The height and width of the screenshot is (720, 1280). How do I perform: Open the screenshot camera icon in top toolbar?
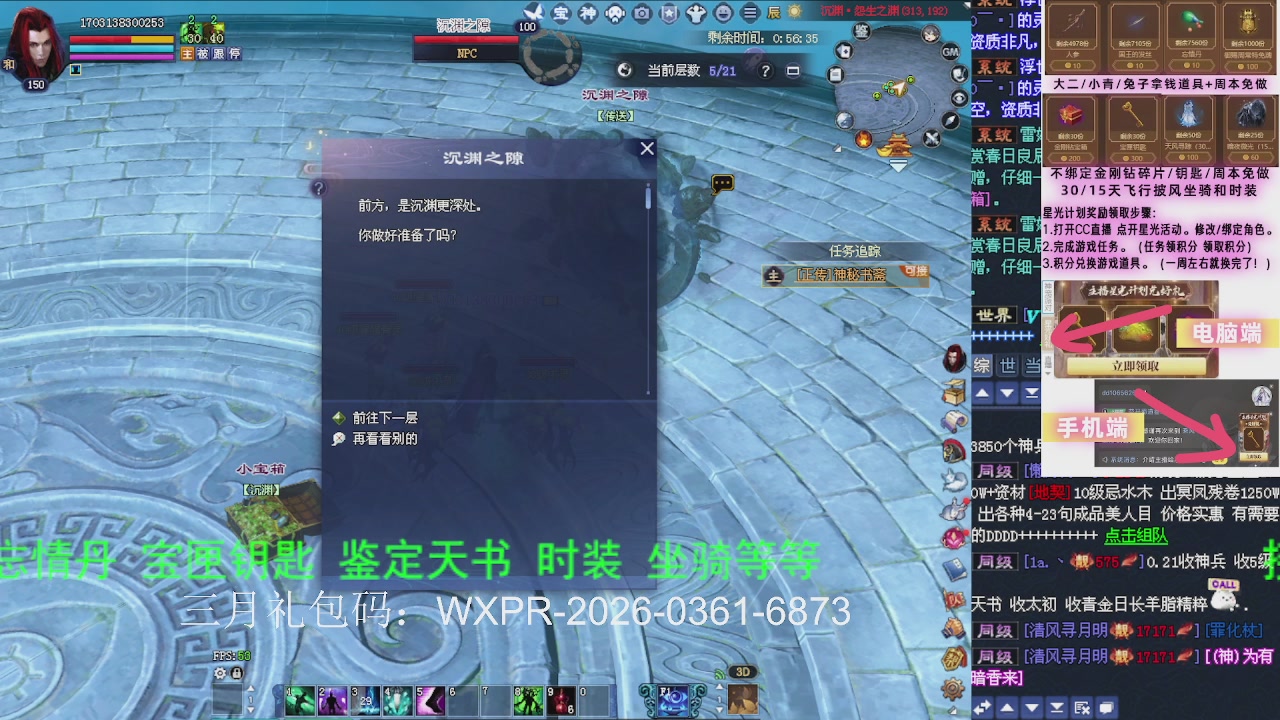642,14
